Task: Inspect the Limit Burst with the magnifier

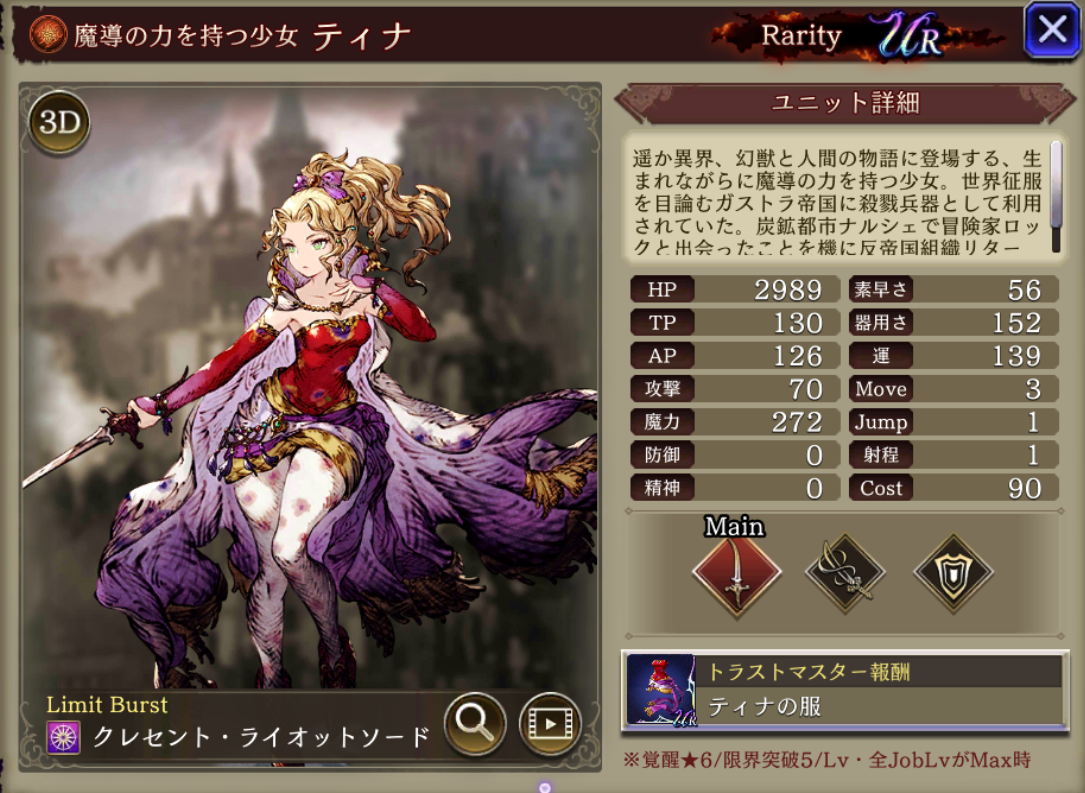Action: (474, 722)
